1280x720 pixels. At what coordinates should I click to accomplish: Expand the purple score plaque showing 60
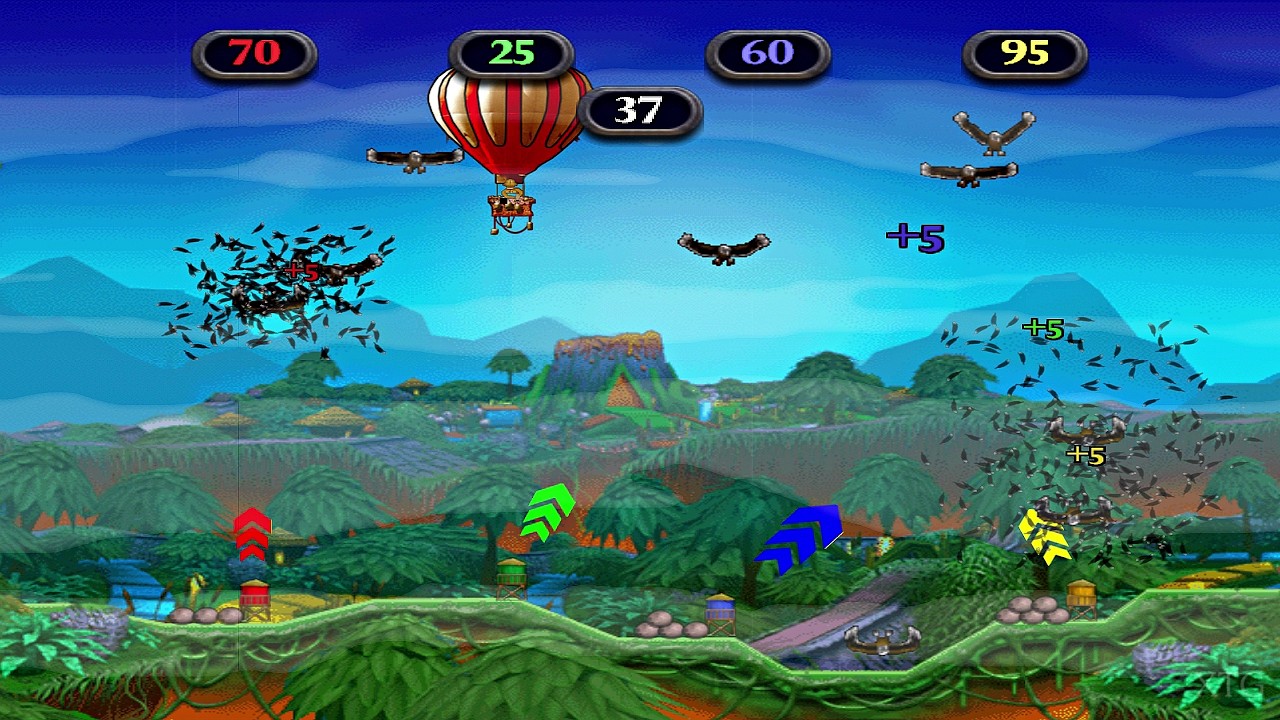768,55
